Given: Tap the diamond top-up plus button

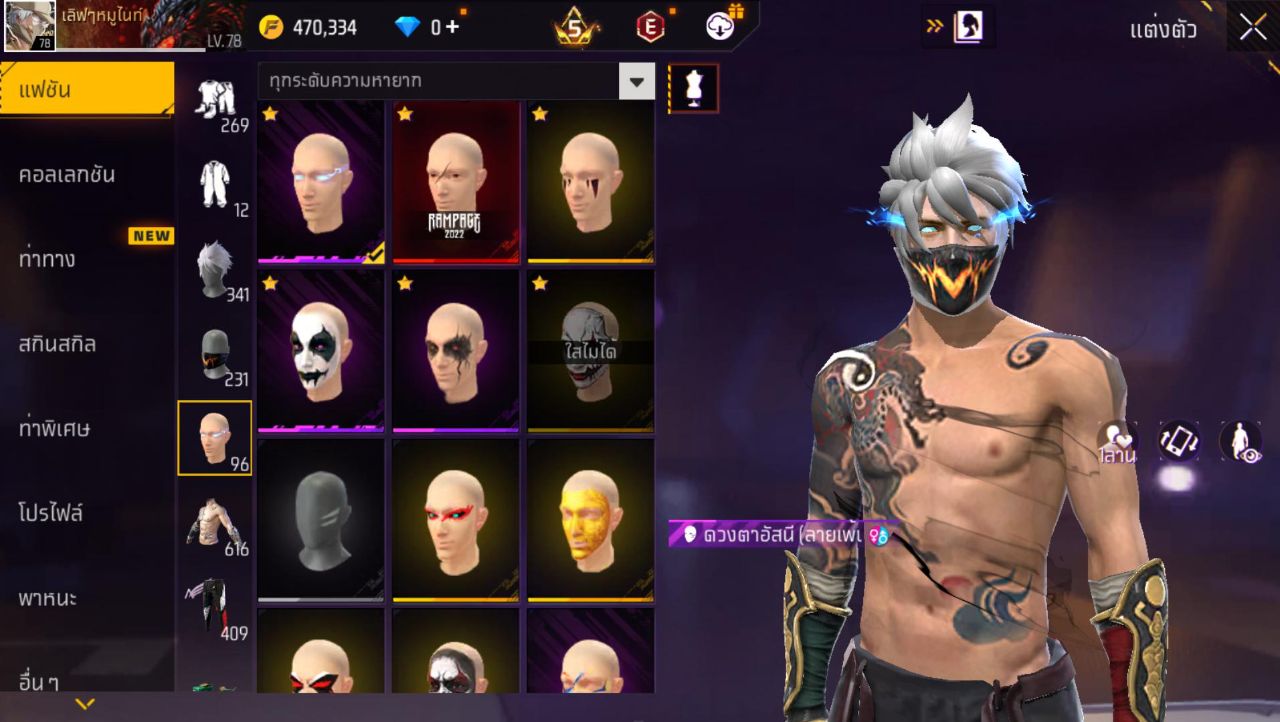Looking at the screenshot, I should click(453, 27).
